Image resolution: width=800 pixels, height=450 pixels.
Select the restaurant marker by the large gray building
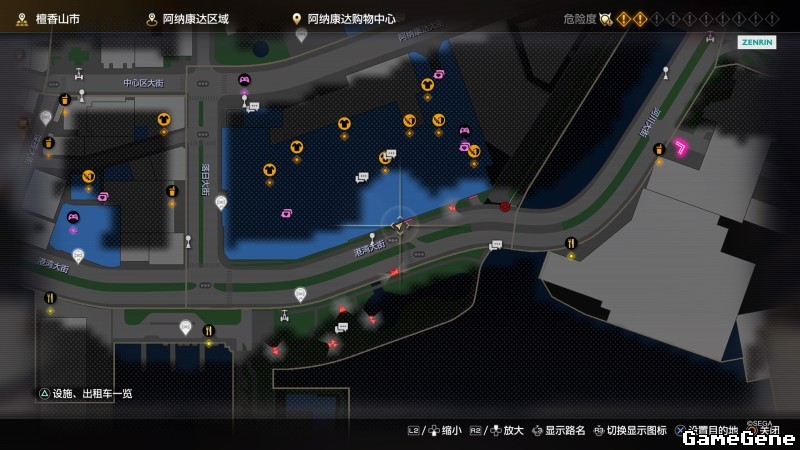click(571, 242)
